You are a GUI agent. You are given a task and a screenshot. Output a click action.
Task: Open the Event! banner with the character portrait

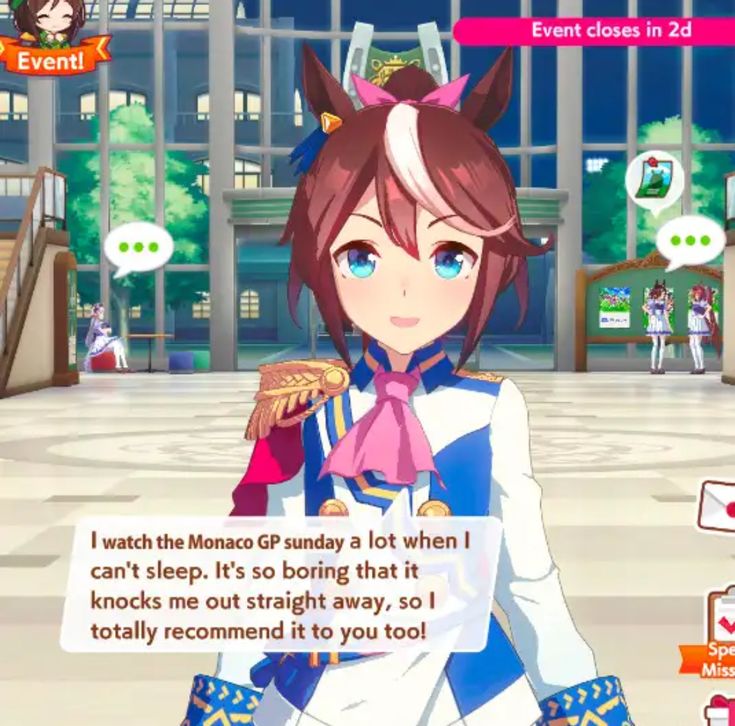(52, 40)
